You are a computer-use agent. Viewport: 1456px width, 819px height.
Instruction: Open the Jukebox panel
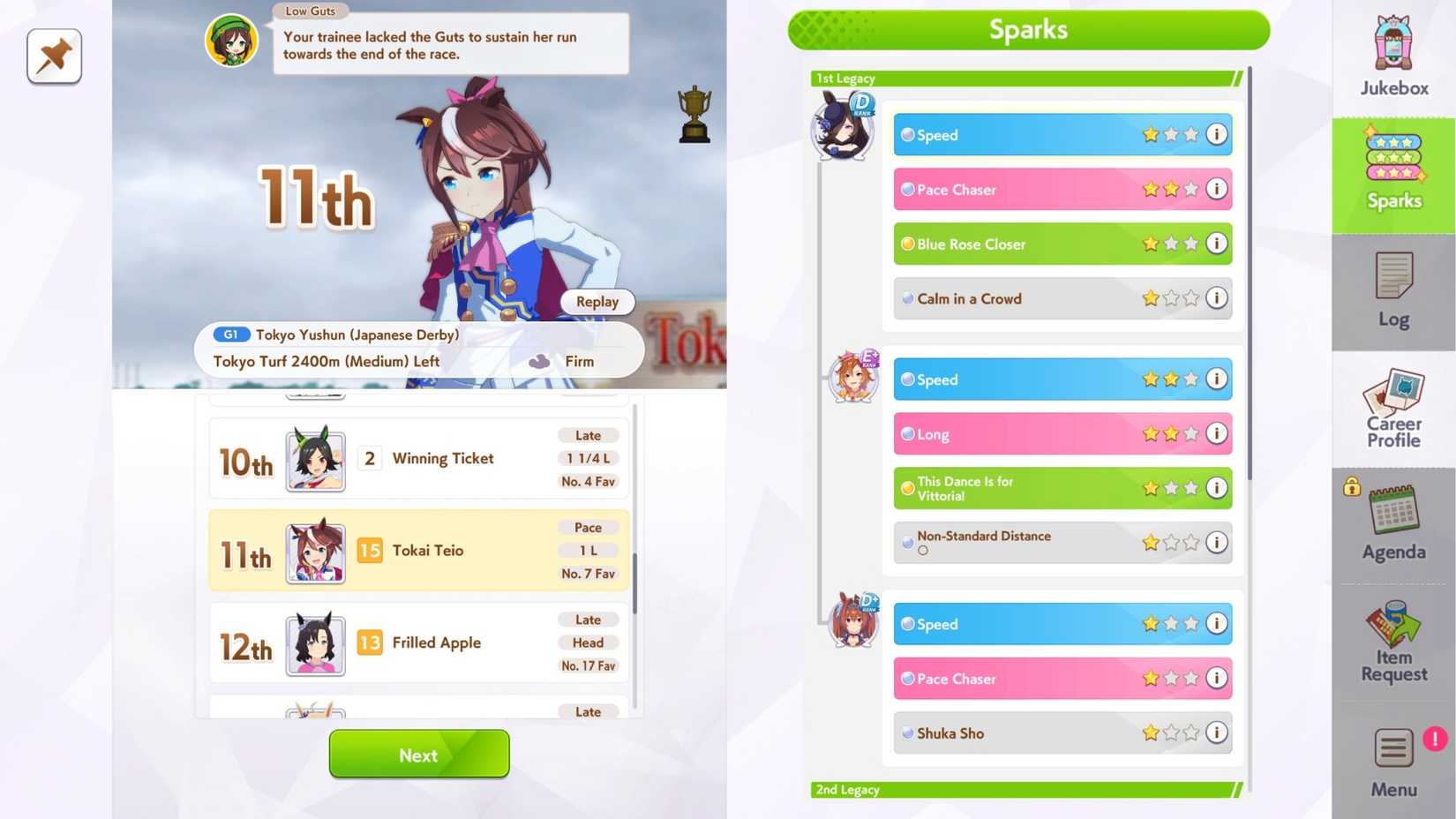[1392, 53]
